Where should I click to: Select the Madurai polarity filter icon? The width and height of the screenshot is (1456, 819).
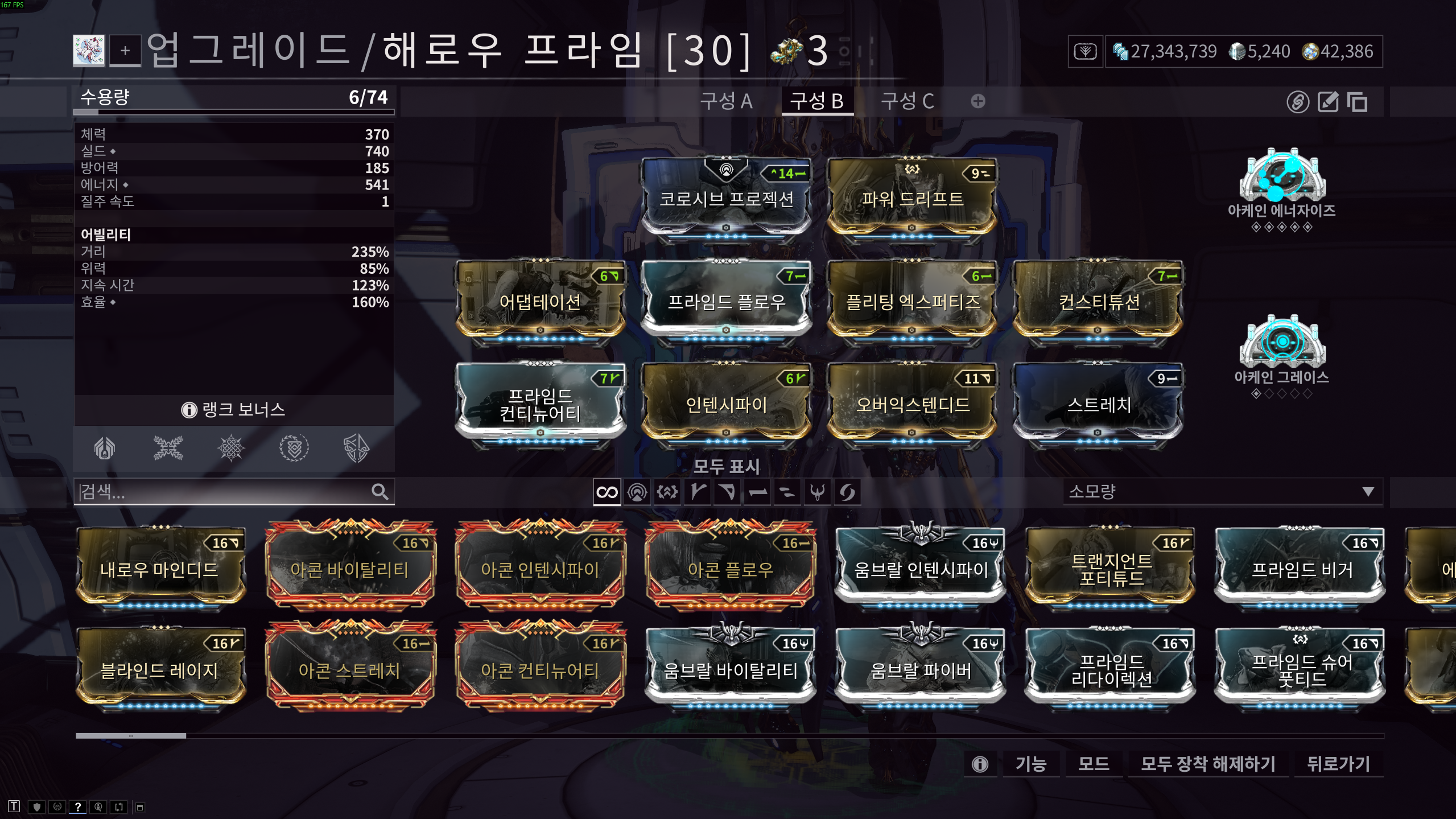click(x=698, y=493)
